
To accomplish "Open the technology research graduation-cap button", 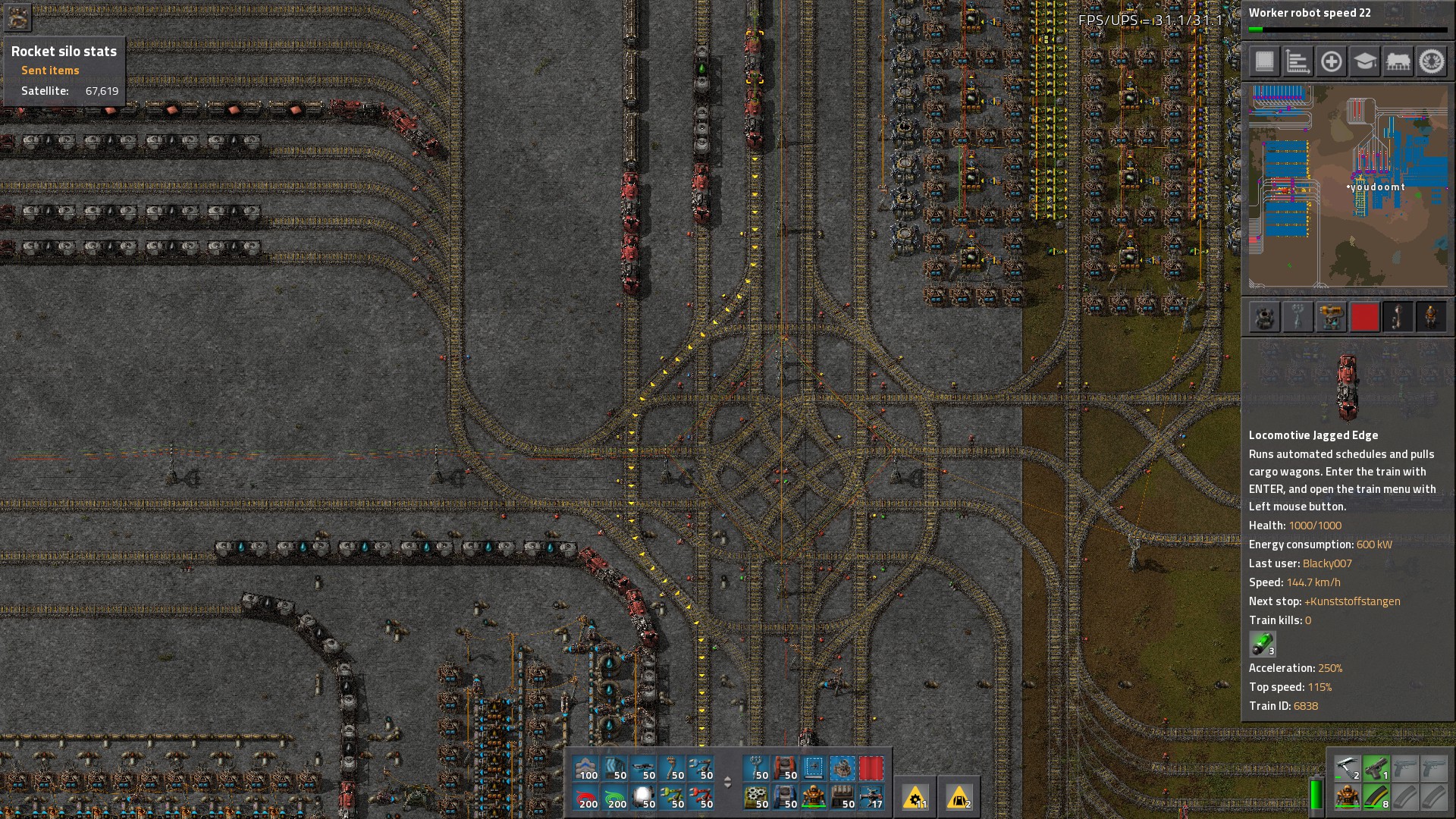I will click(1364, 61).
